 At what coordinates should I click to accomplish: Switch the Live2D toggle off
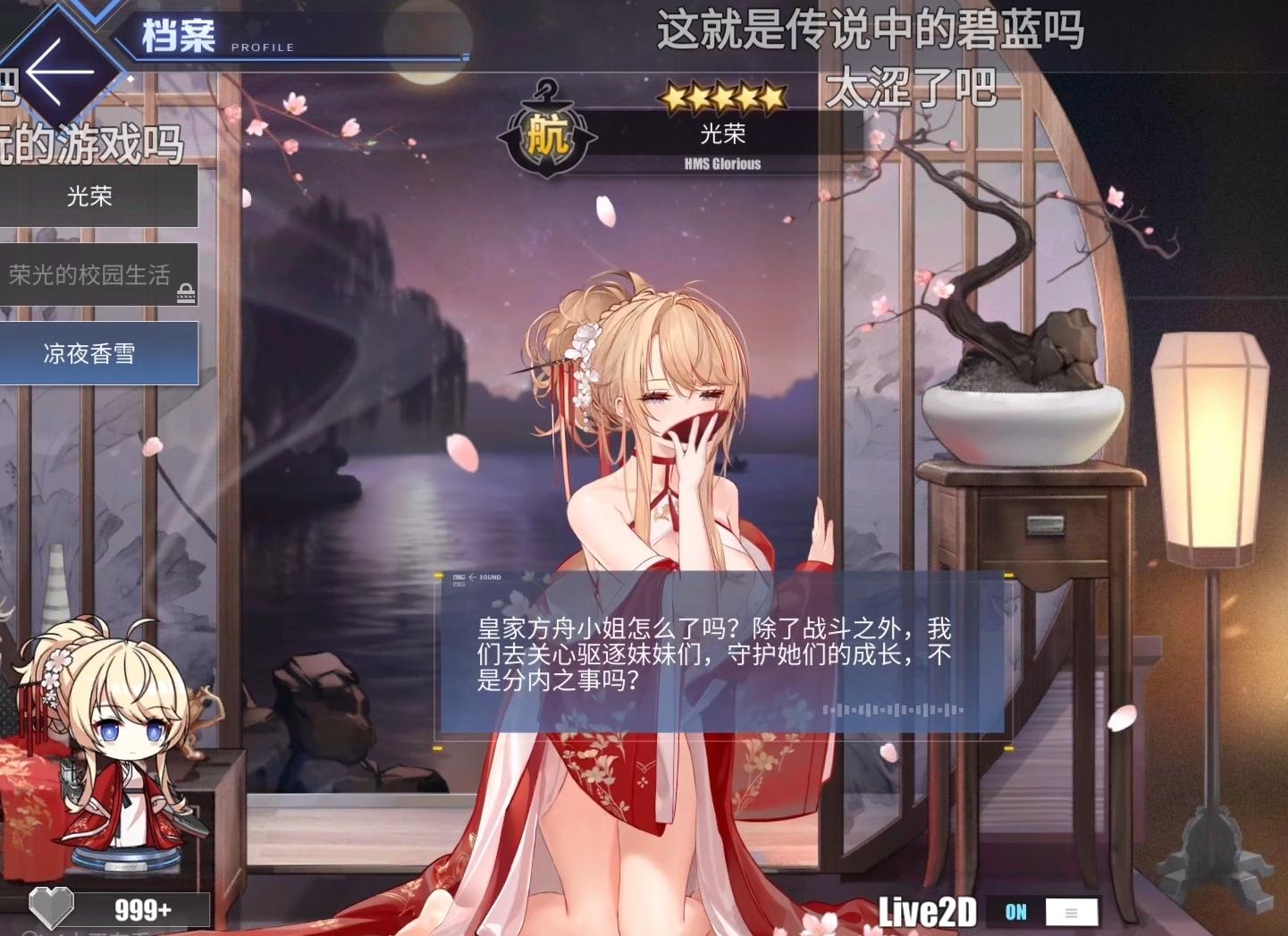click(x=1014, y=913)
